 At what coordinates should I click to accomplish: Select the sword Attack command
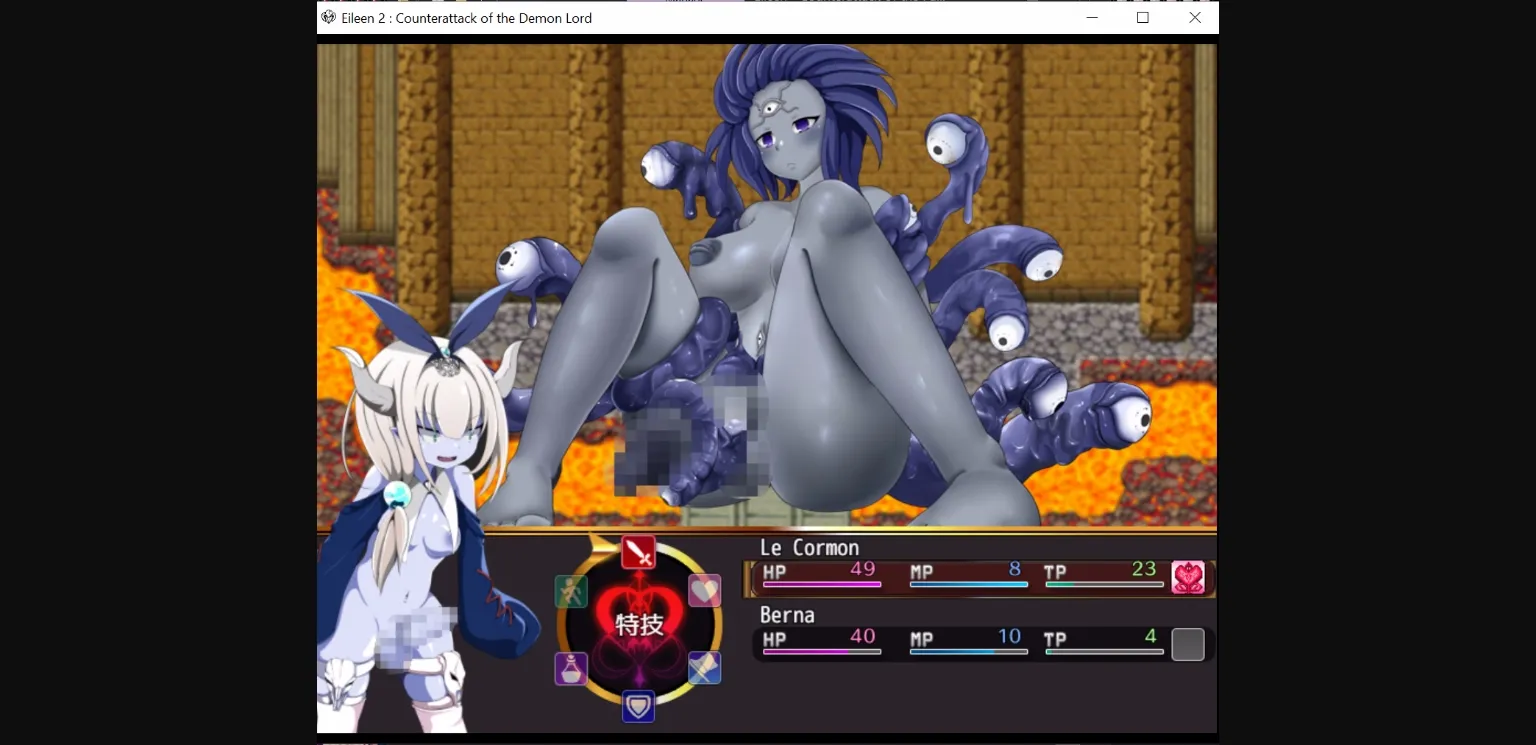point(638,552)
